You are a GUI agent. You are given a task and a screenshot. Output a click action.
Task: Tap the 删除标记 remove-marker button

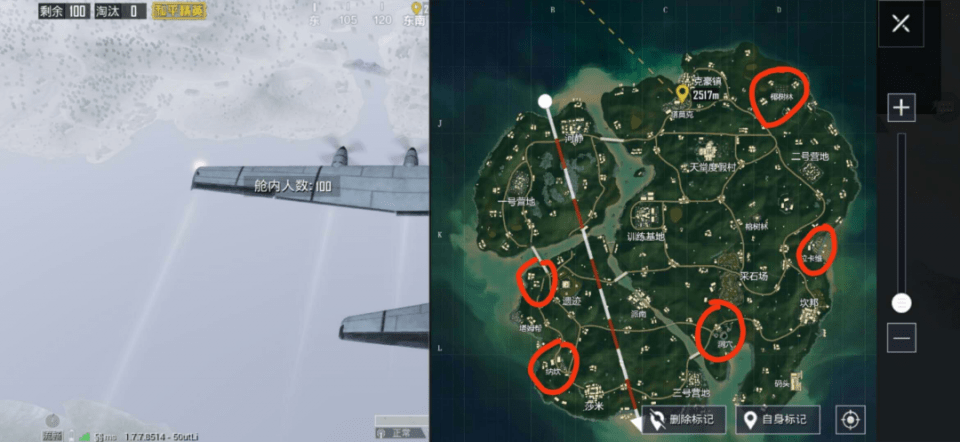click(684, 419)
